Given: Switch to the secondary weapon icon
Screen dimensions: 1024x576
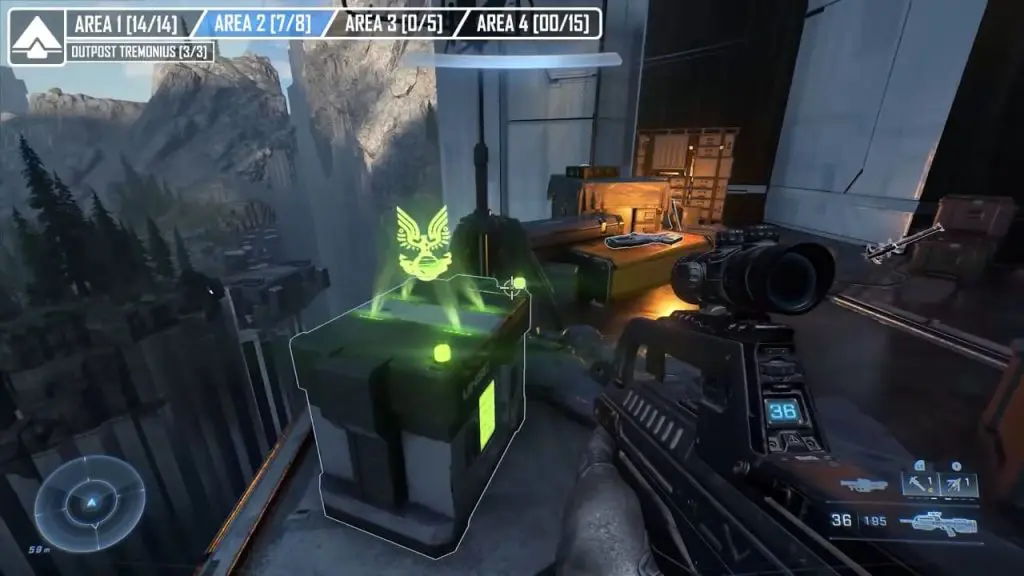Looking at the screenshot, I should 863,485.
